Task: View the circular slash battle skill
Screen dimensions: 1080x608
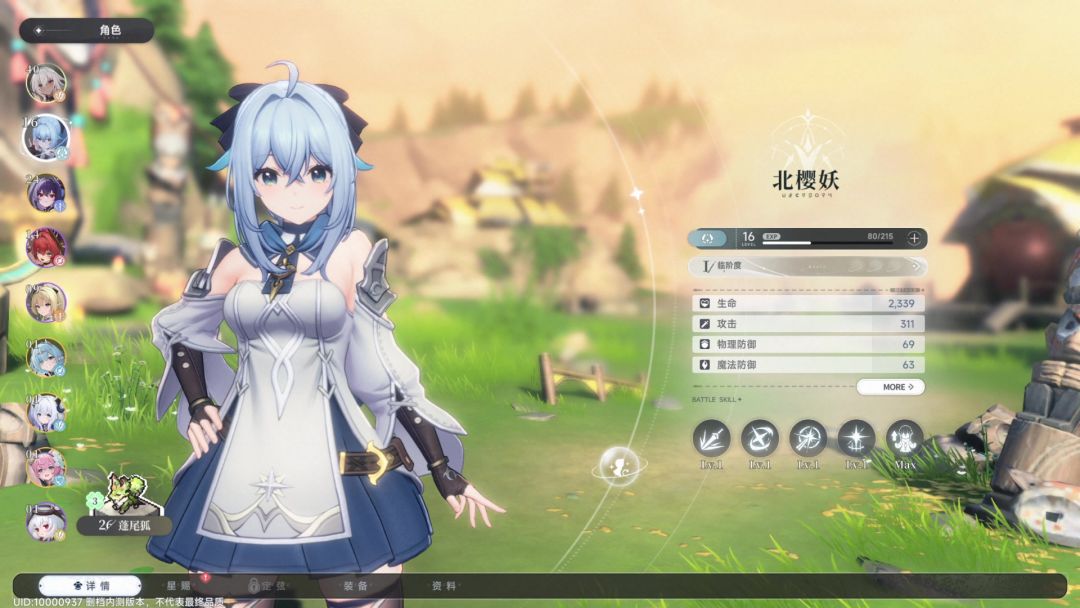Action: click(760, 438)
